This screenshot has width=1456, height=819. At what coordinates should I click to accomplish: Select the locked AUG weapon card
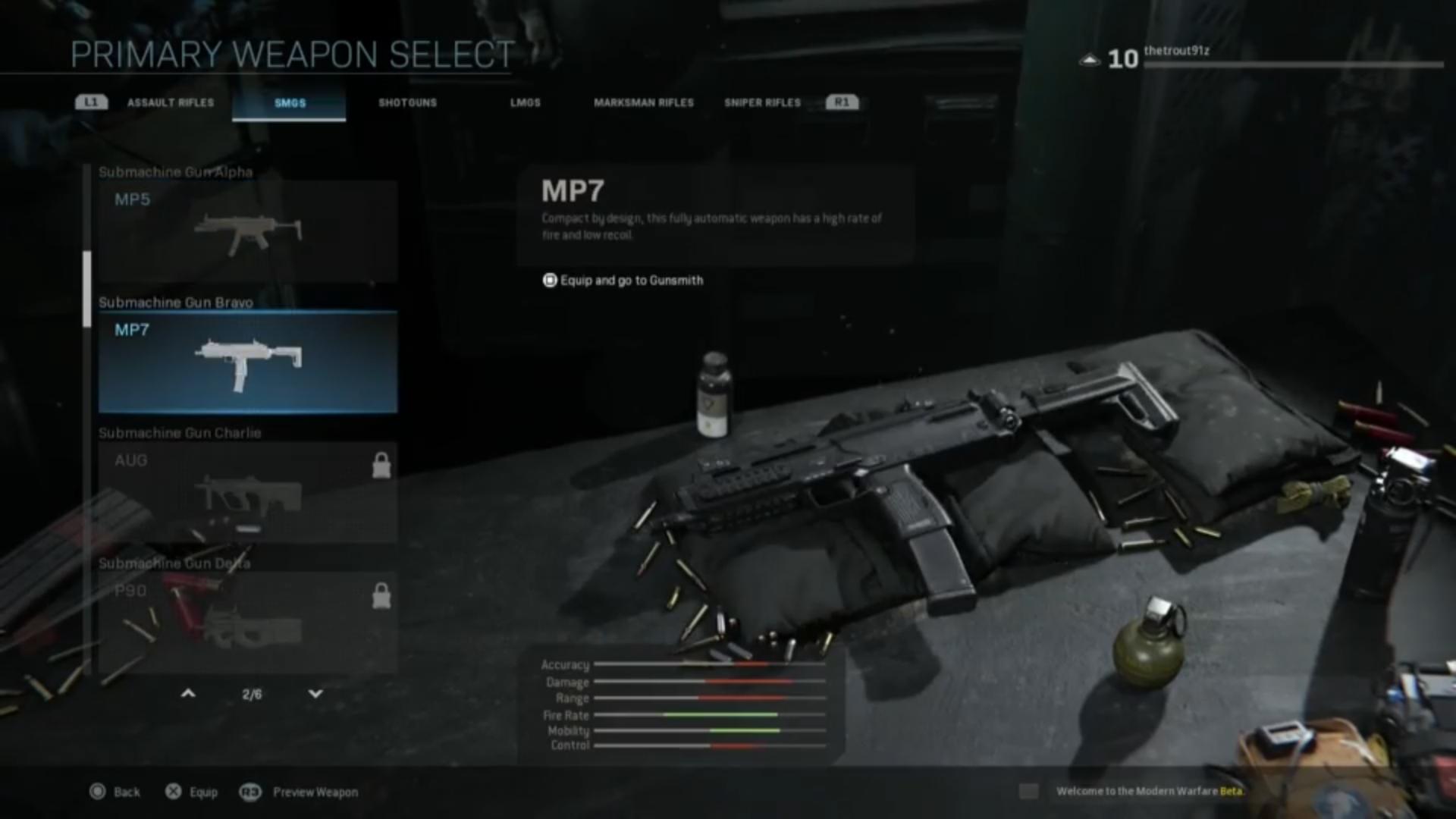point(246,493)
